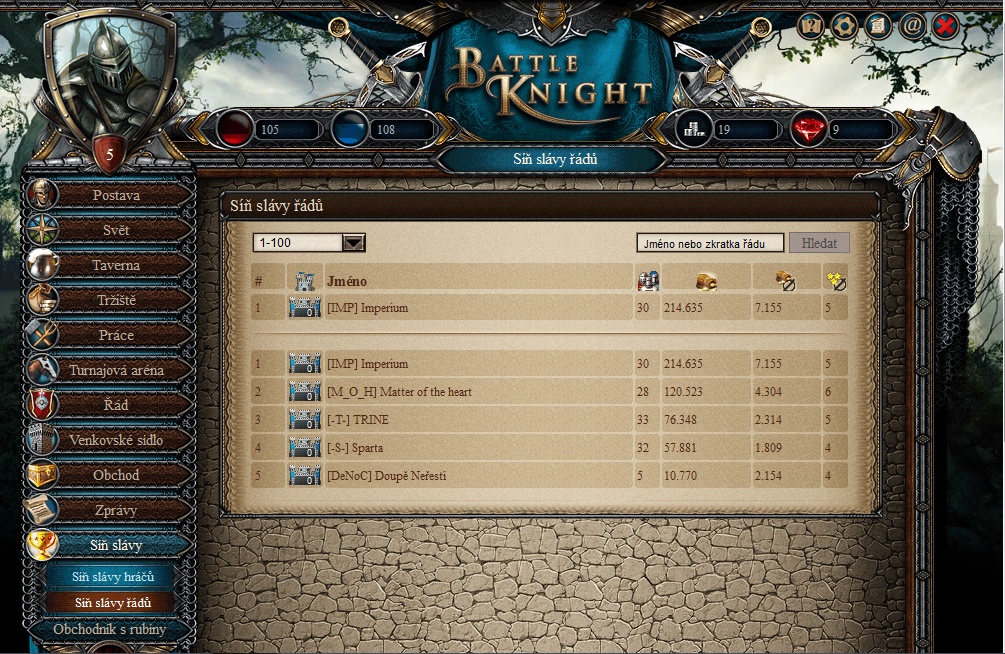Viewport: 1005px width, 654px height.
Task: Select the Práce work menu
Action: tap(116, 335)
